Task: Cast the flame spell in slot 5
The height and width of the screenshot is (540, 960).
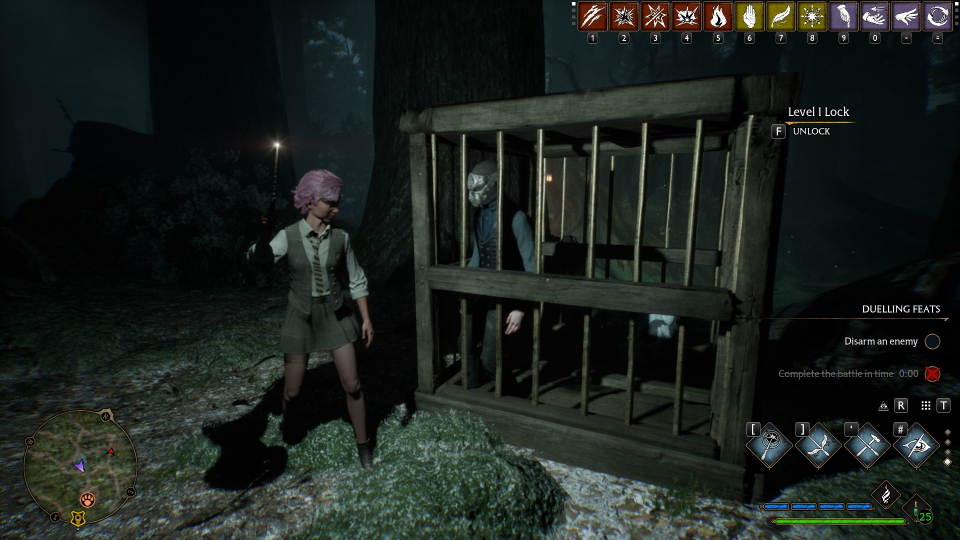Action: point(718,17)
